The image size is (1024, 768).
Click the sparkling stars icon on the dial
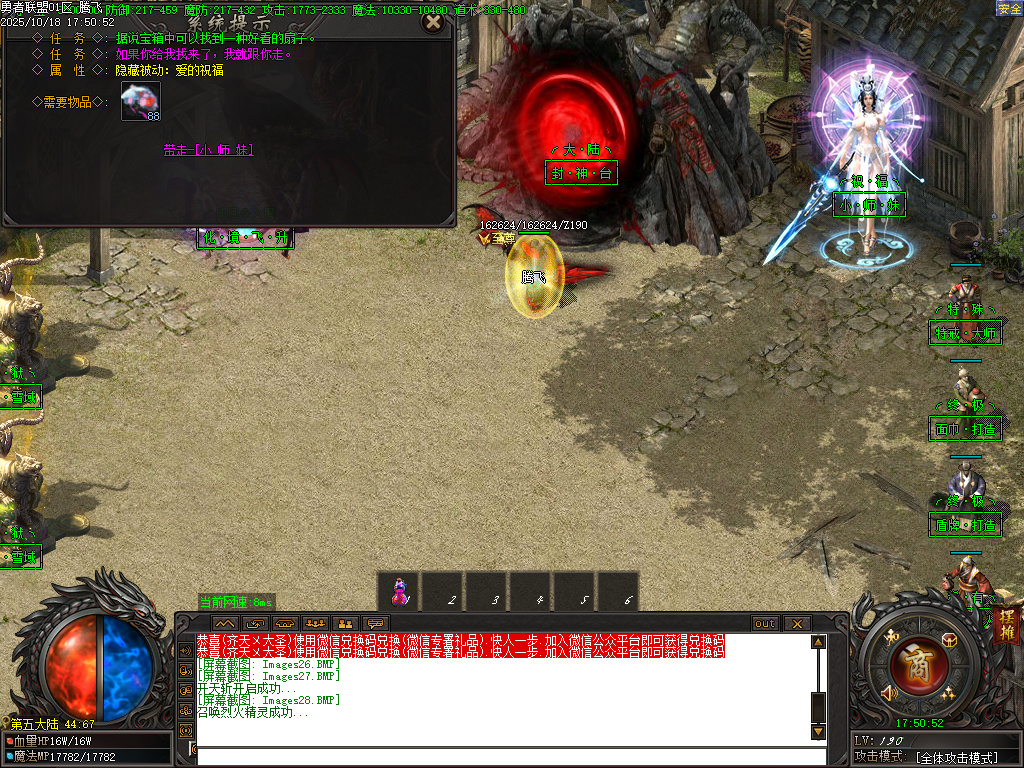click(x=946, y=693)
